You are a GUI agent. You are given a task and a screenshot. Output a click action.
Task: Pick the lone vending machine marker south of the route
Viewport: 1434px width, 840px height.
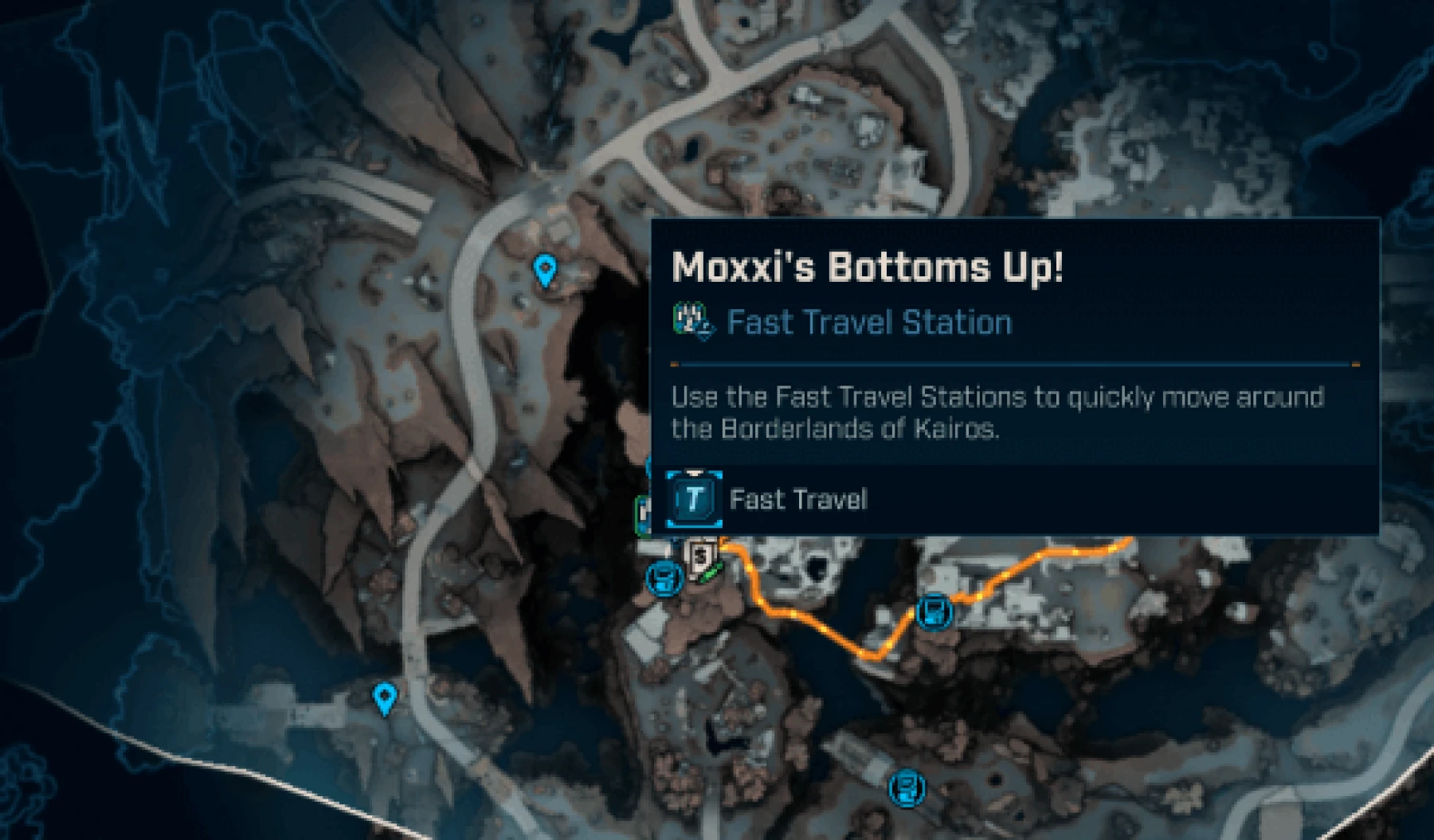click(x=907, y=788)
